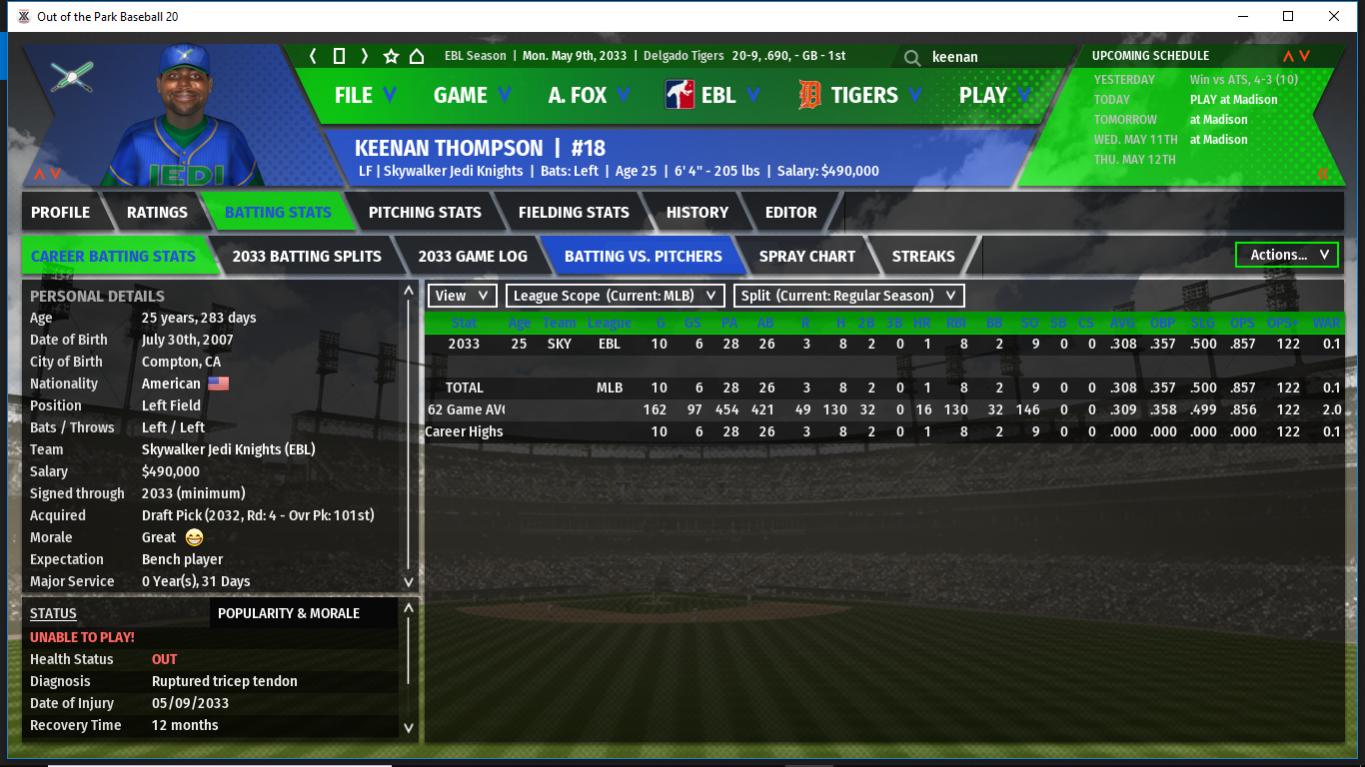Viewport: 1365px width, 767px height.
Task: Open the SPRAY CHART subtab
Action: pyautogui.click(x=806, y=256)
